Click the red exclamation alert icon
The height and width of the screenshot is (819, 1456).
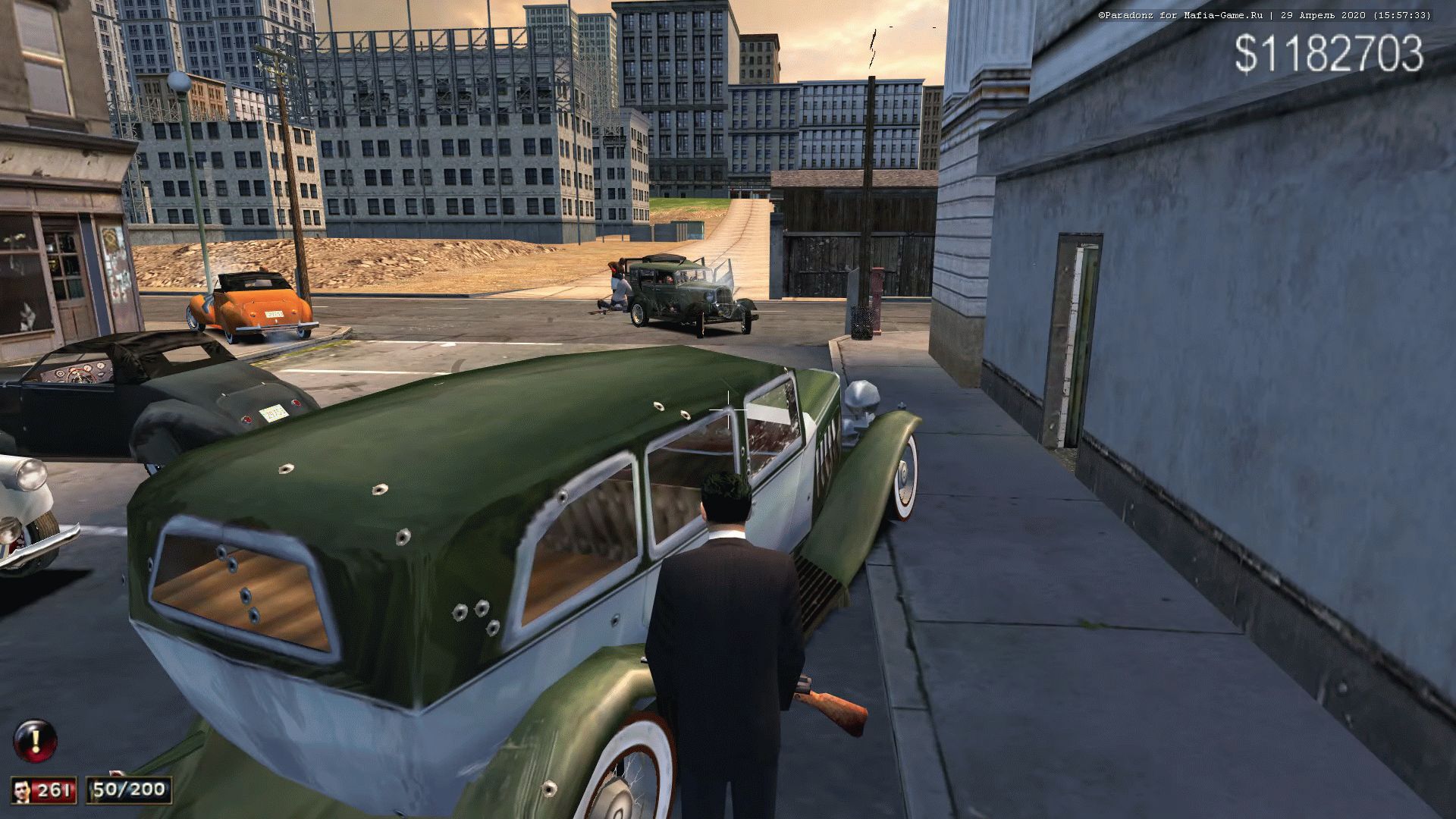(x=35, y=740)
